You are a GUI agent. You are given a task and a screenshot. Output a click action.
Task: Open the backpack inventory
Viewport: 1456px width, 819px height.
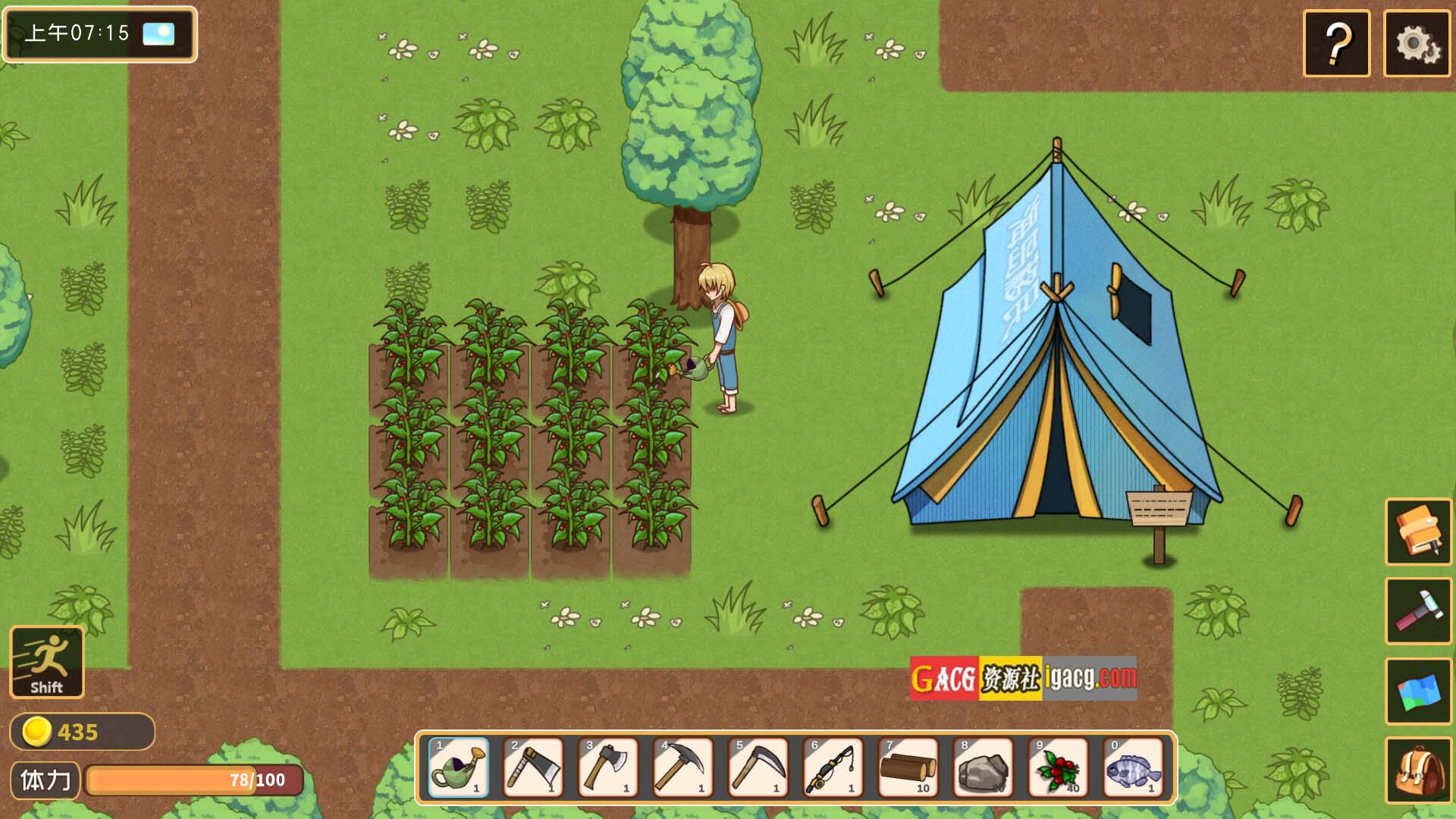coord(1418,770)
